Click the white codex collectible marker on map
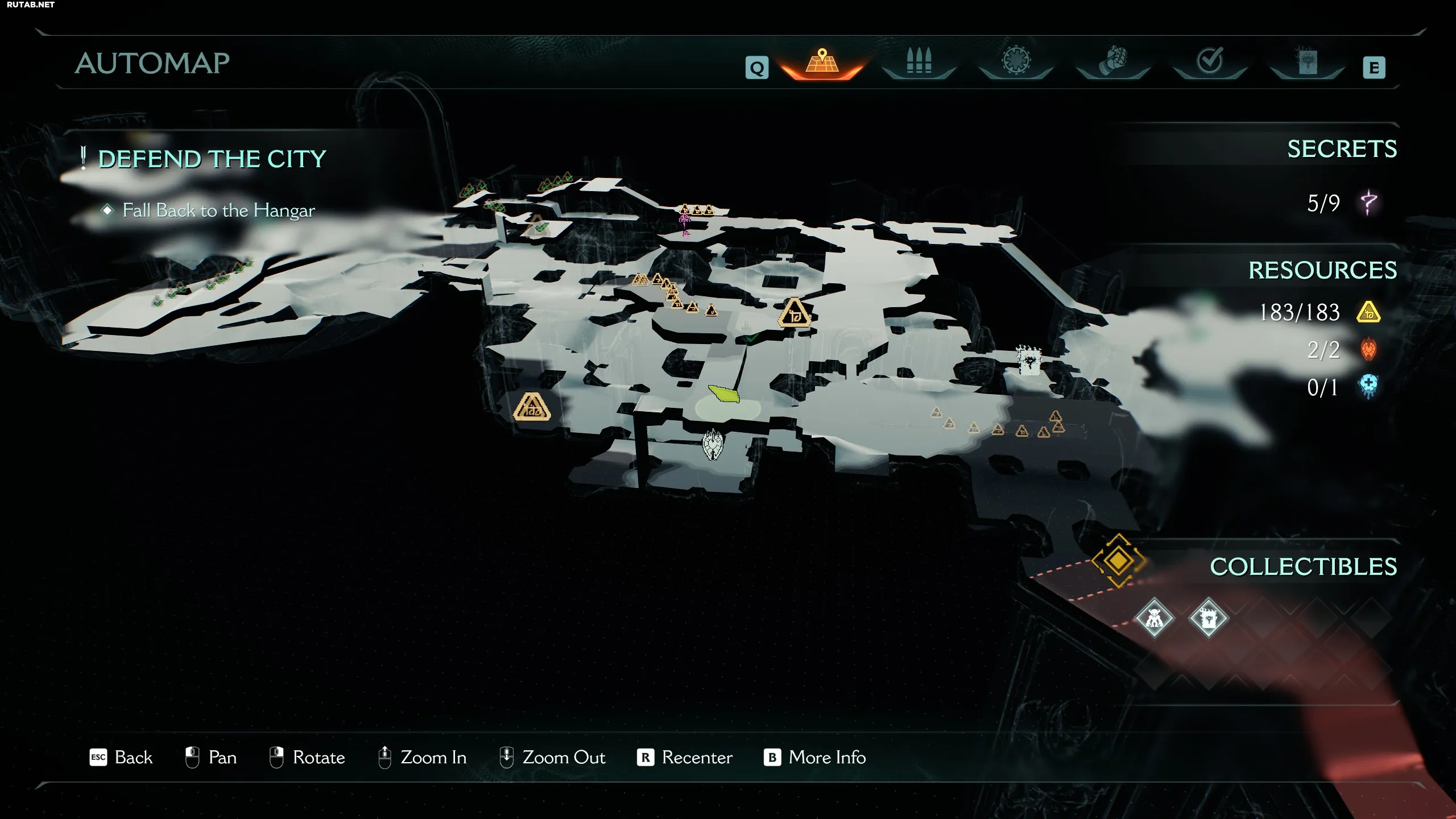 [1029, 361]
